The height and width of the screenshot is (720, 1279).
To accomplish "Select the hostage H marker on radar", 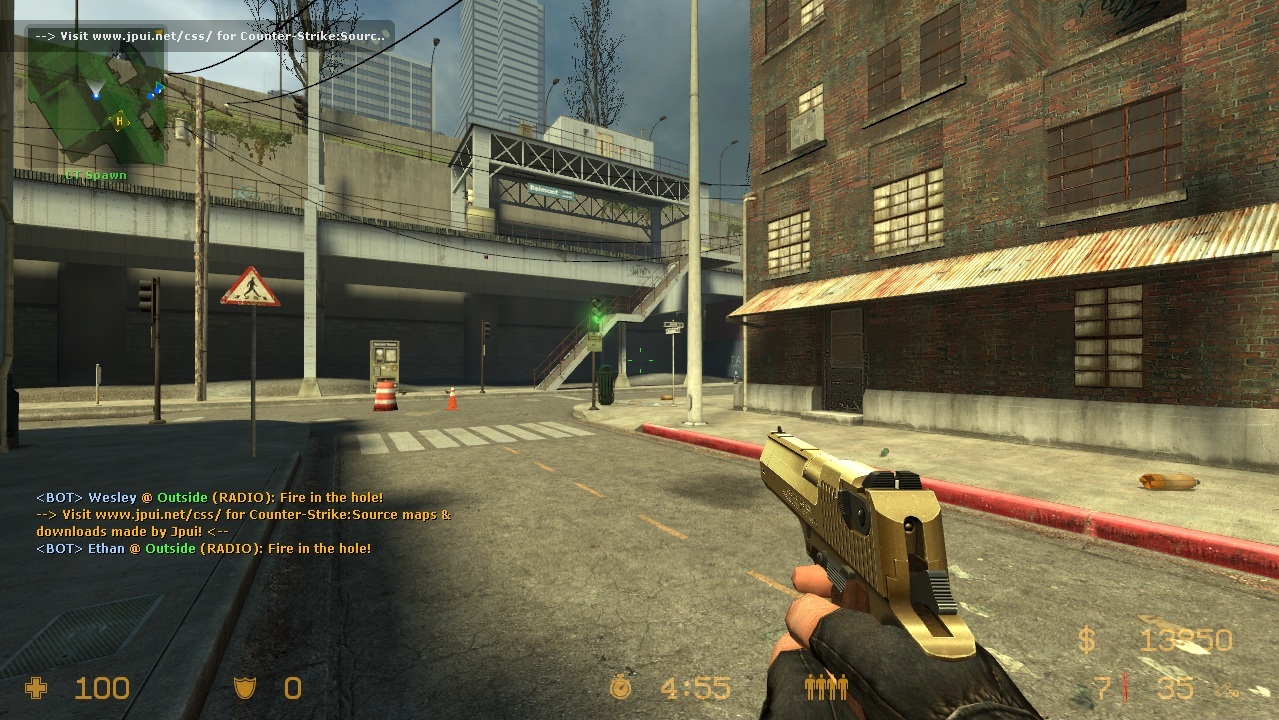I will (120, 121).
